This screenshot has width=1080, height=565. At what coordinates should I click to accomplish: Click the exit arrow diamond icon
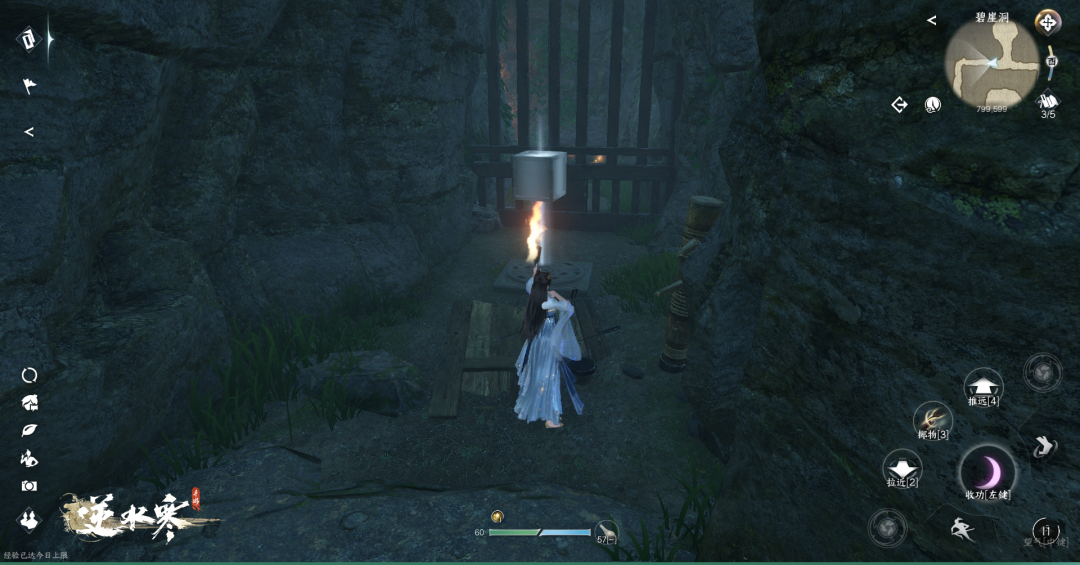click(900, 104)
